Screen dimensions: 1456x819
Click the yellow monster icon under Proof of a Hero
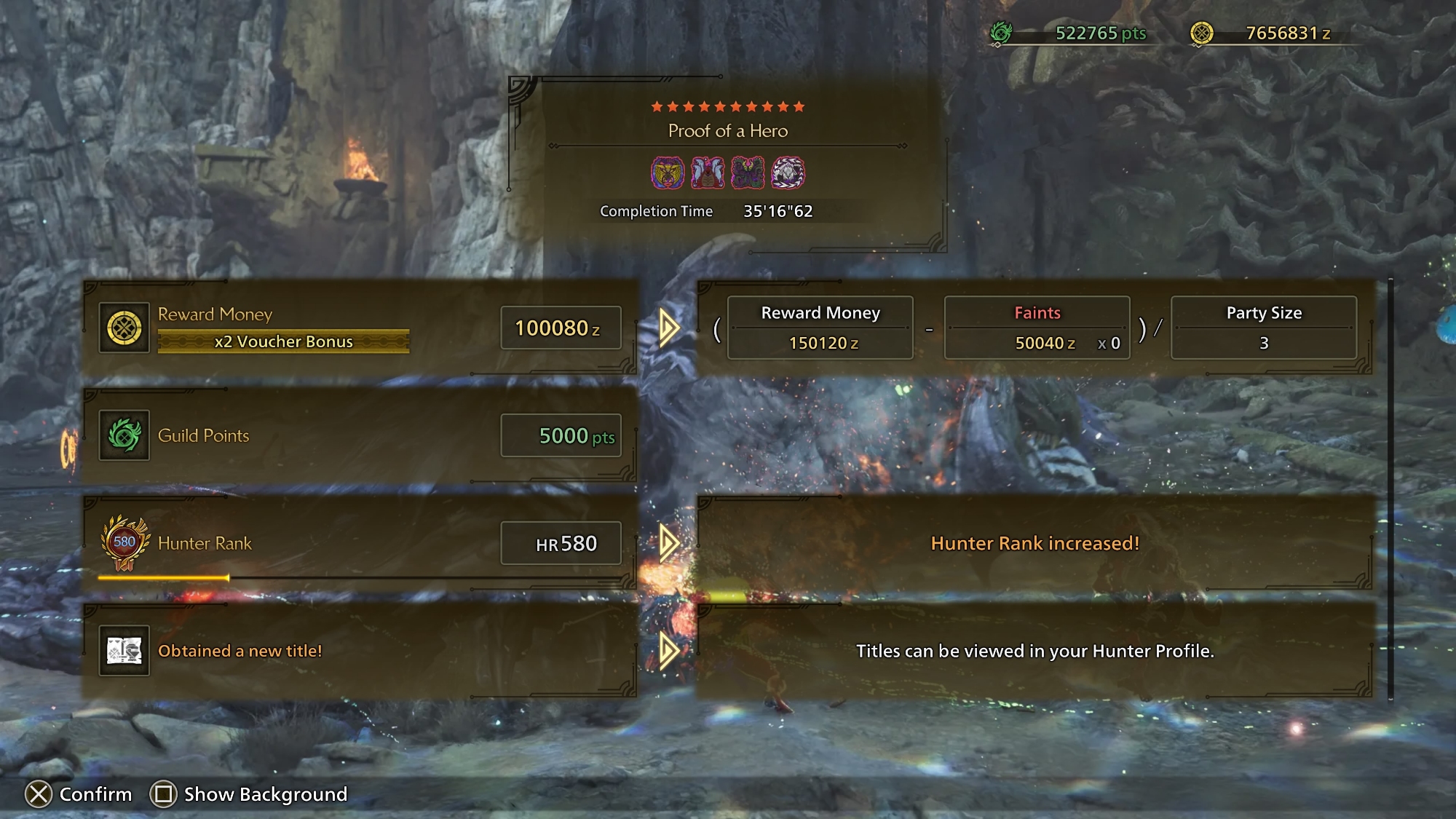pos(667,173)
